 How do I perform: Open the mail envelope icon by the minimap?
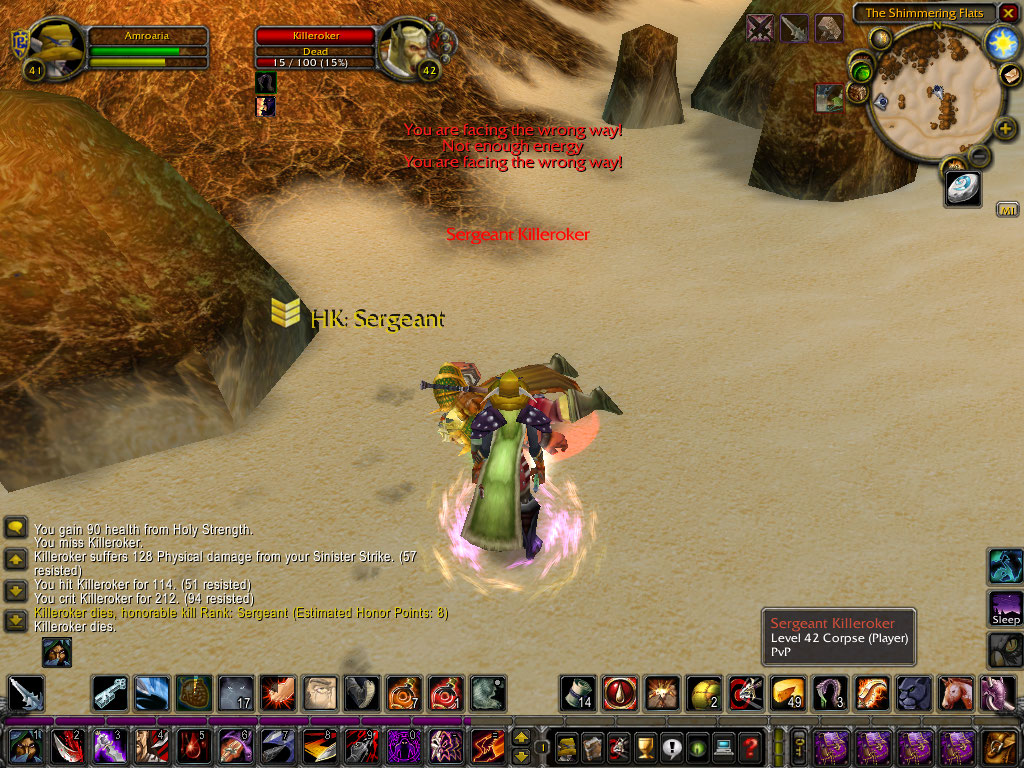1010,76
